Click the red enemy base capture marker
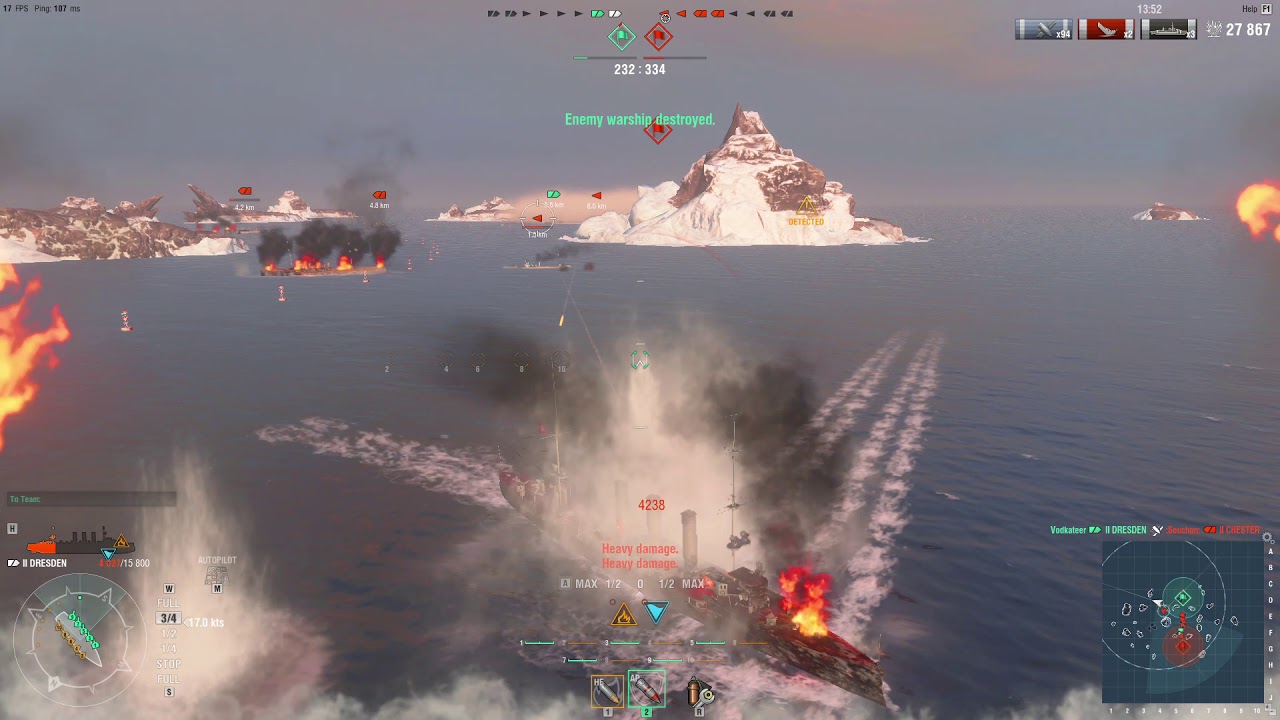The width and height of the screenshot is (1280, 720). click(x=658, y=38)
